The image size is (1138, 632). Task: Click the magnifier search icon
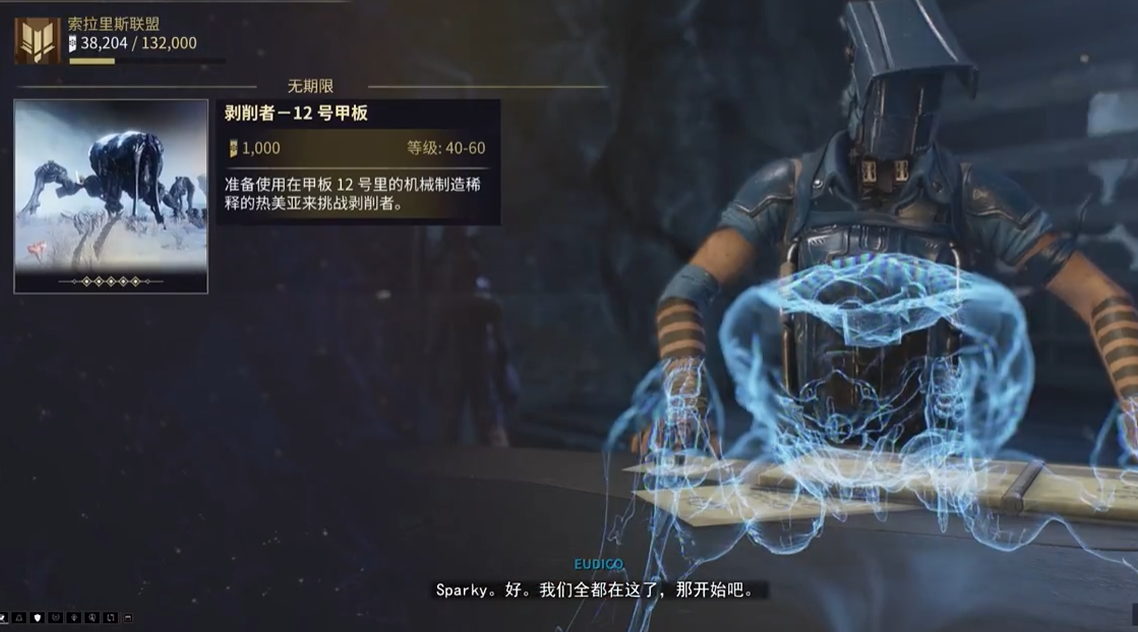[92, 618]
